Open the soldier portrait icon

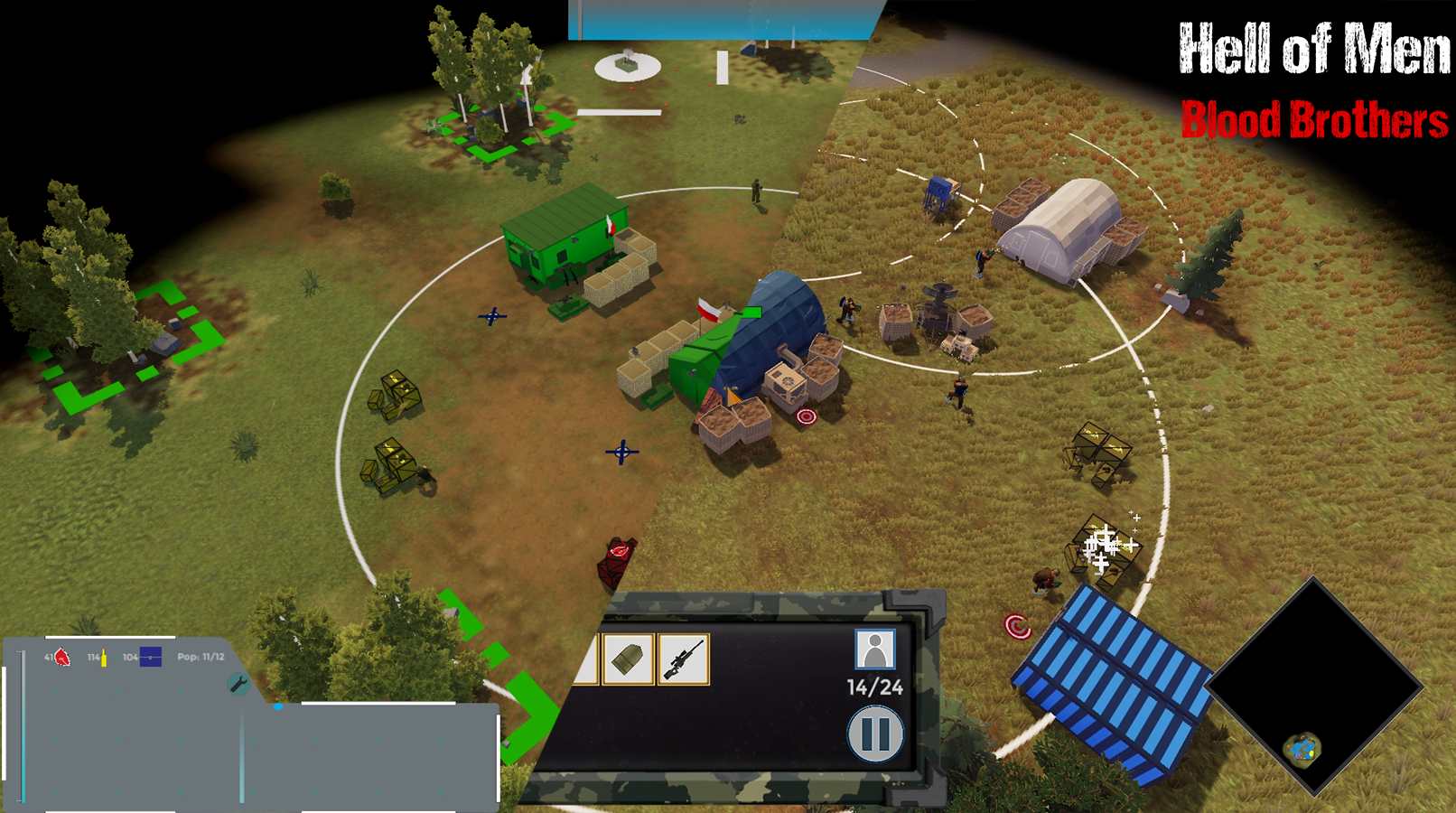pyautogui.click(x=874, y=649)
